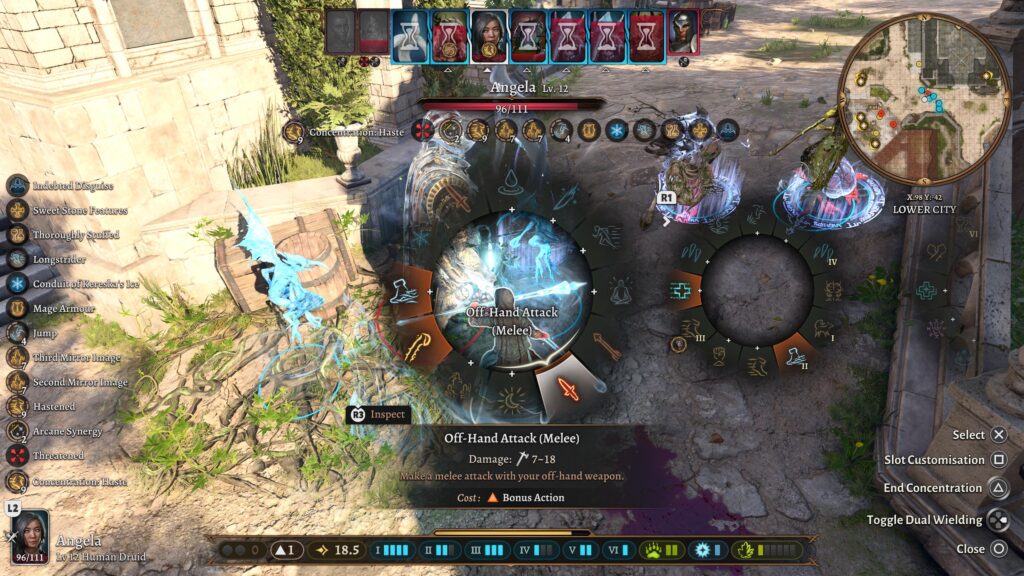Select Angela's portrait in the turn order
The height and width of the screenshot is (576, 1024).
click(488, 35)
